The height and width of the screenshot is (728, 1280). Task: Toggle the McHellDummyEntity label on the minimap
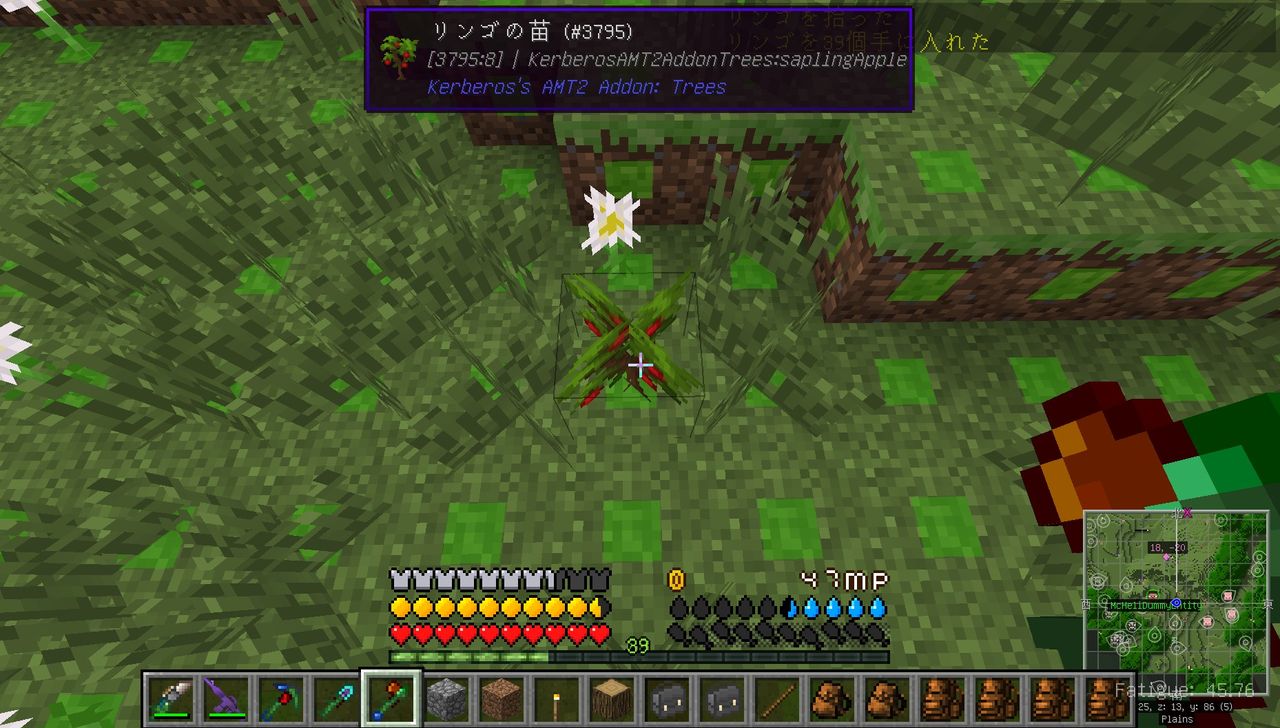pos(1157,605)
